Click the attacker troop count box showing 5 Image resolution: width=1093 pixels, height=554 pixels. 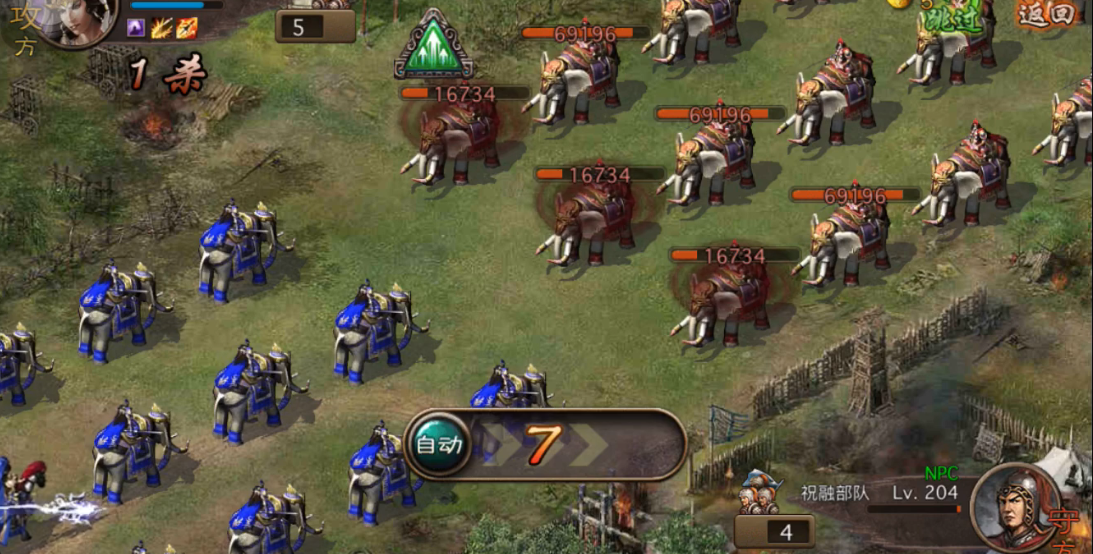click(x=315, y=27)
